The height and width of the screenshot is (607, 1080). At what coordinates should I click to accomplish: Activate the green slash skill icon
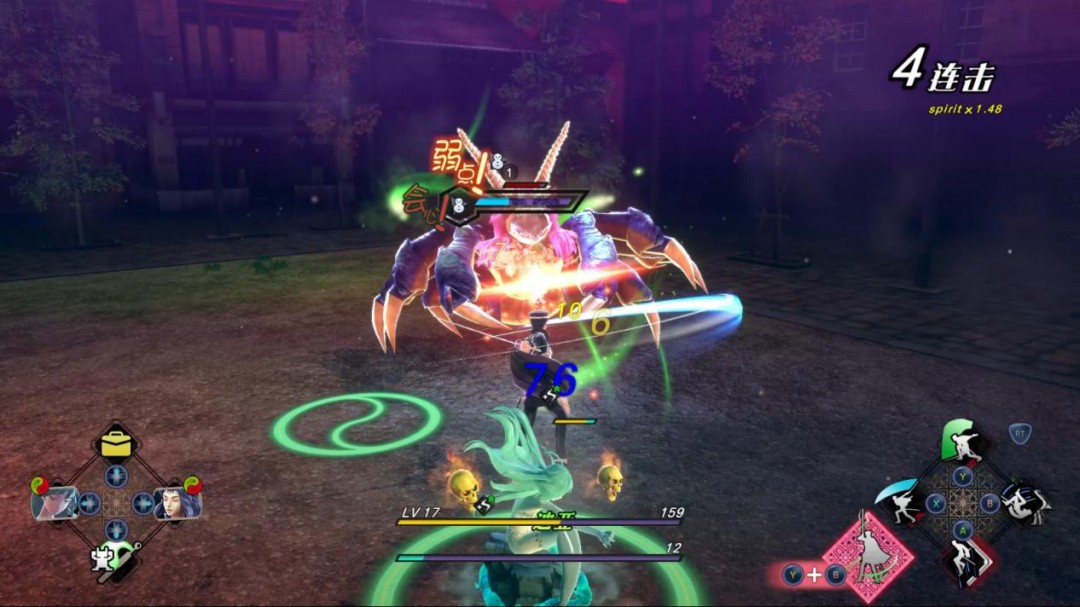962,440
